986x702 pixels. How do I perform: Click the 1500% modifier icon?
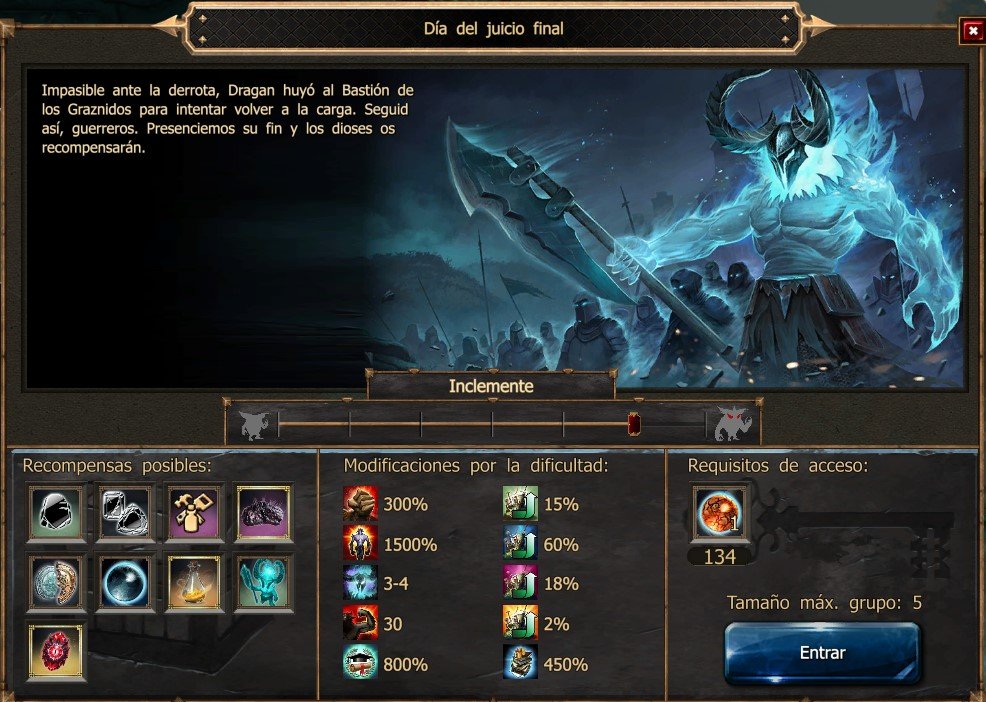click(360, 545)
